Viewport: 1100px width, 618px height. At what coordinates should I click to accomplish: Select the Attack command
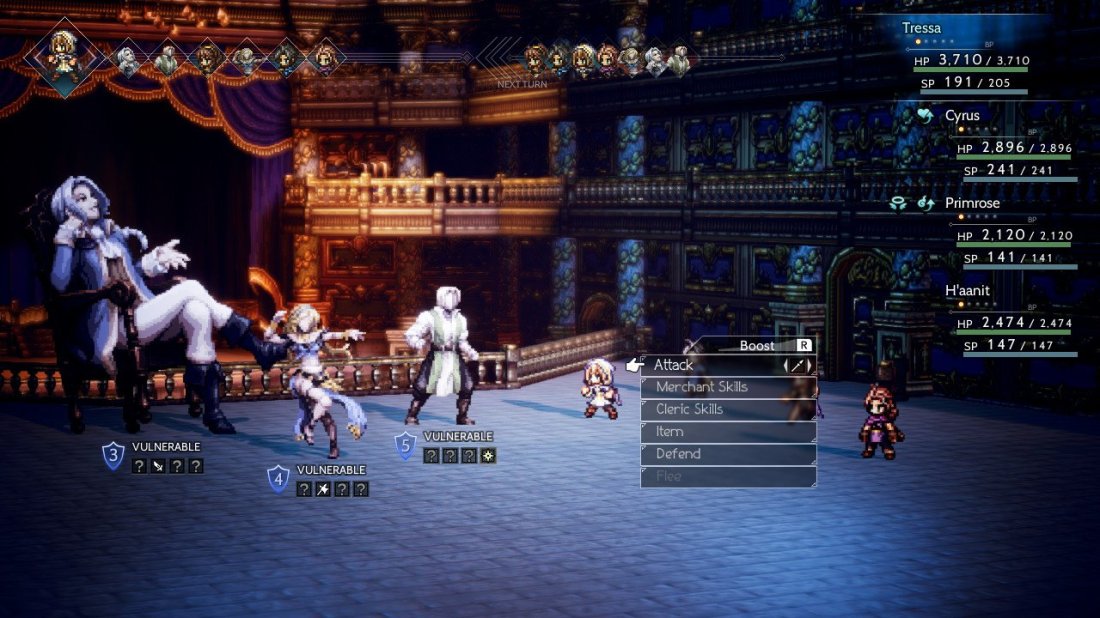728,365
